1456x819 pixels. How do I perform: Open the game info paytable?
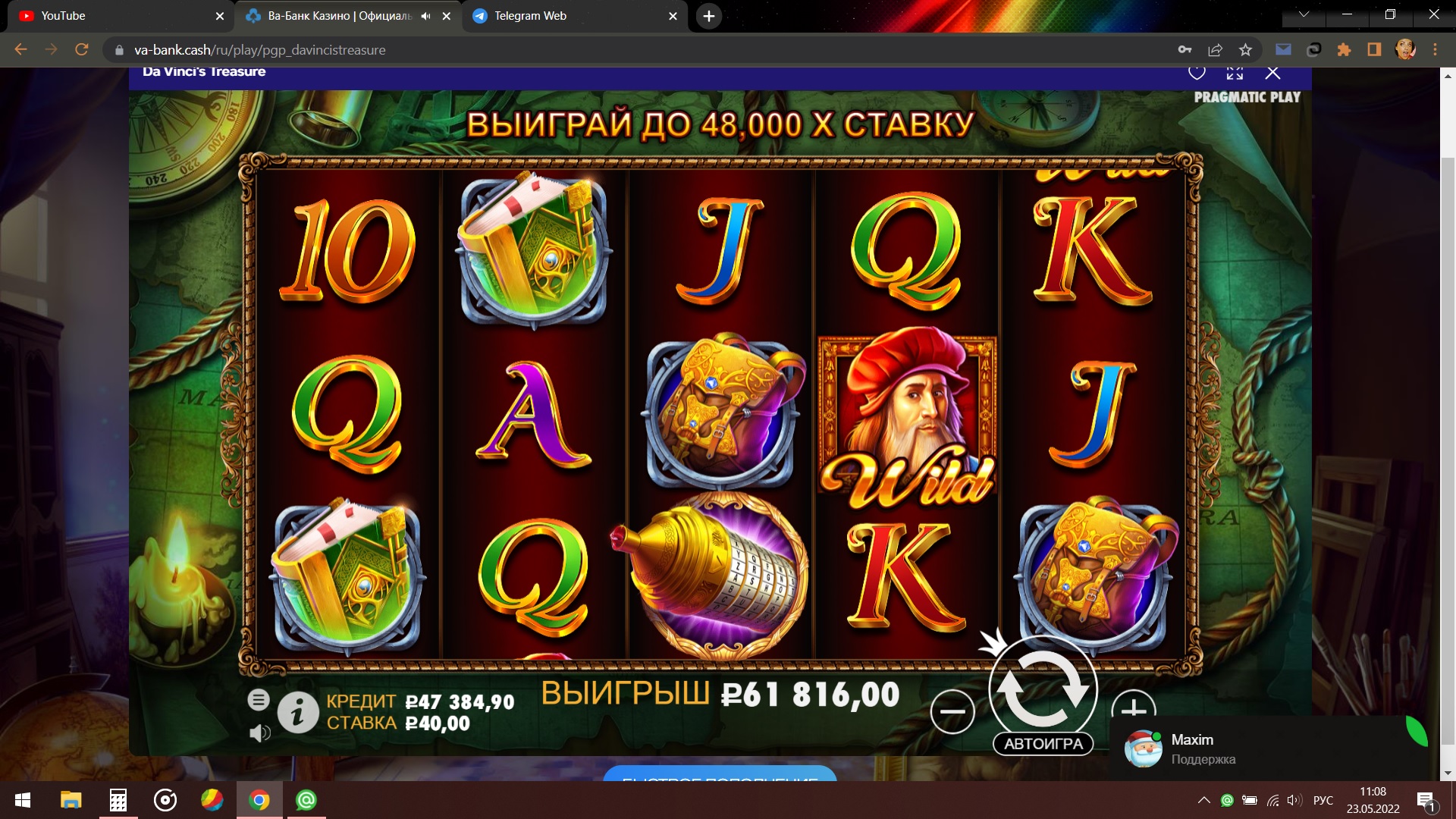click(x=297, y=713)
